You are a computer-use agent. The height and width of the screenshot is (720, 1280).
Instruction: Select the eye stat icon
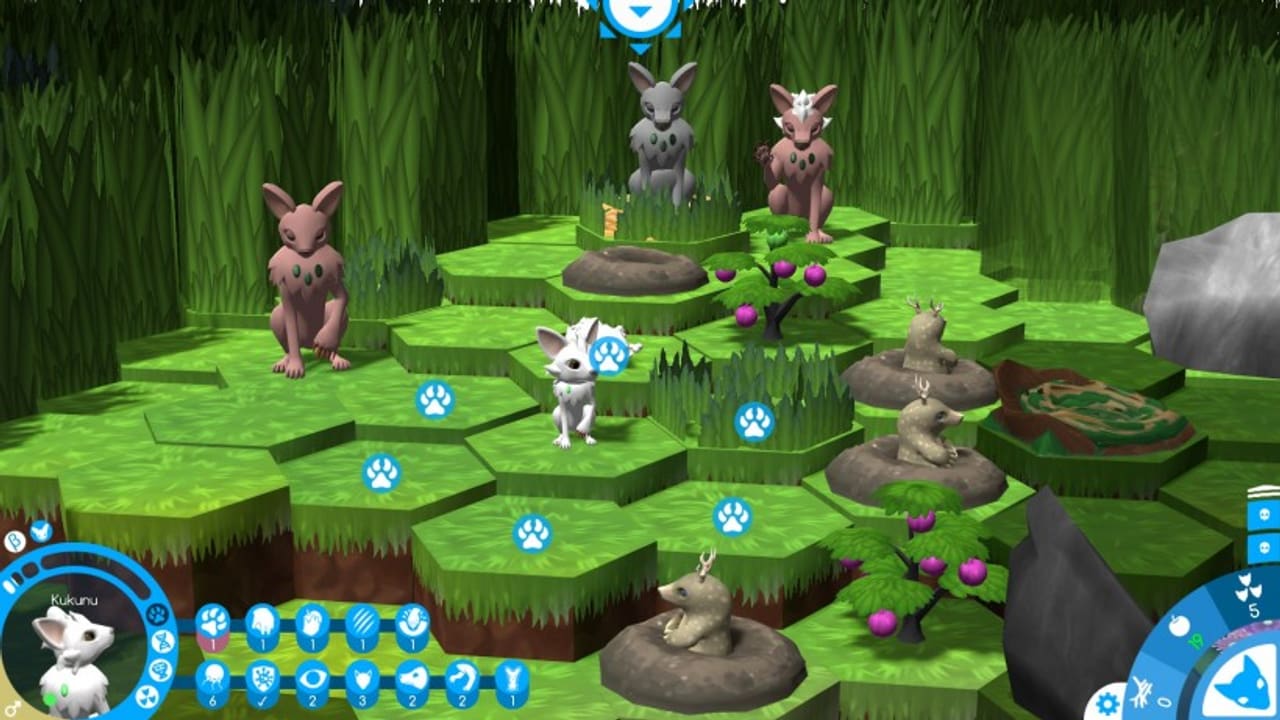click(x=312, y=678)
